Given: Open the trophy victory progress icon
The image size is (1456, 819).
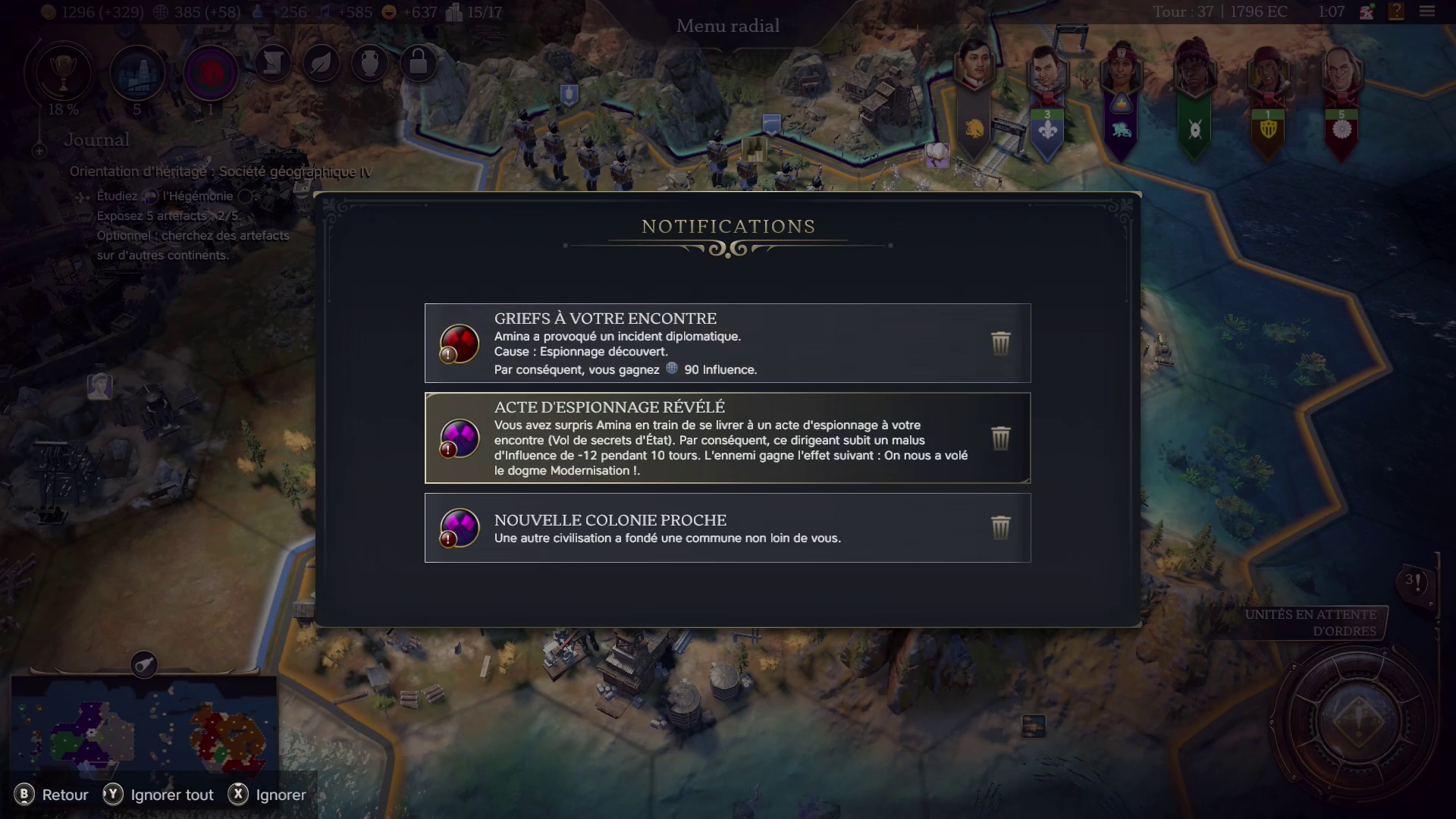Looking at the screenshot, I should pyautogui.click(x=63, y=73).
